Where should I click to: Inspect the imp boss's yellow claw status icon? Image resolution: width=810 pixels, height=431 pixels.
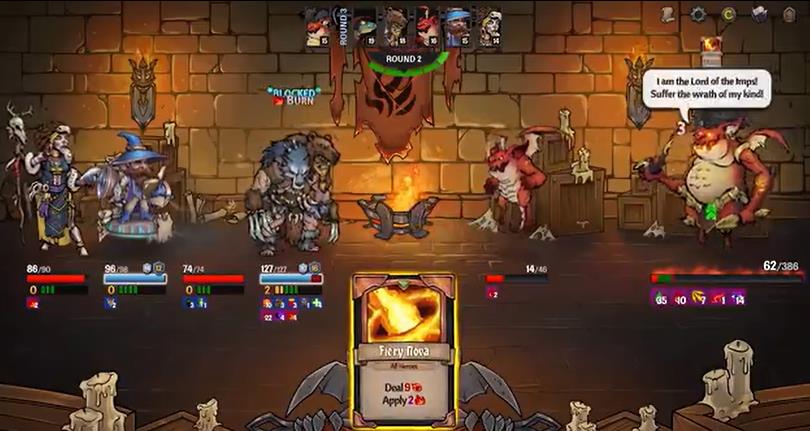click(x=698, y=297)
